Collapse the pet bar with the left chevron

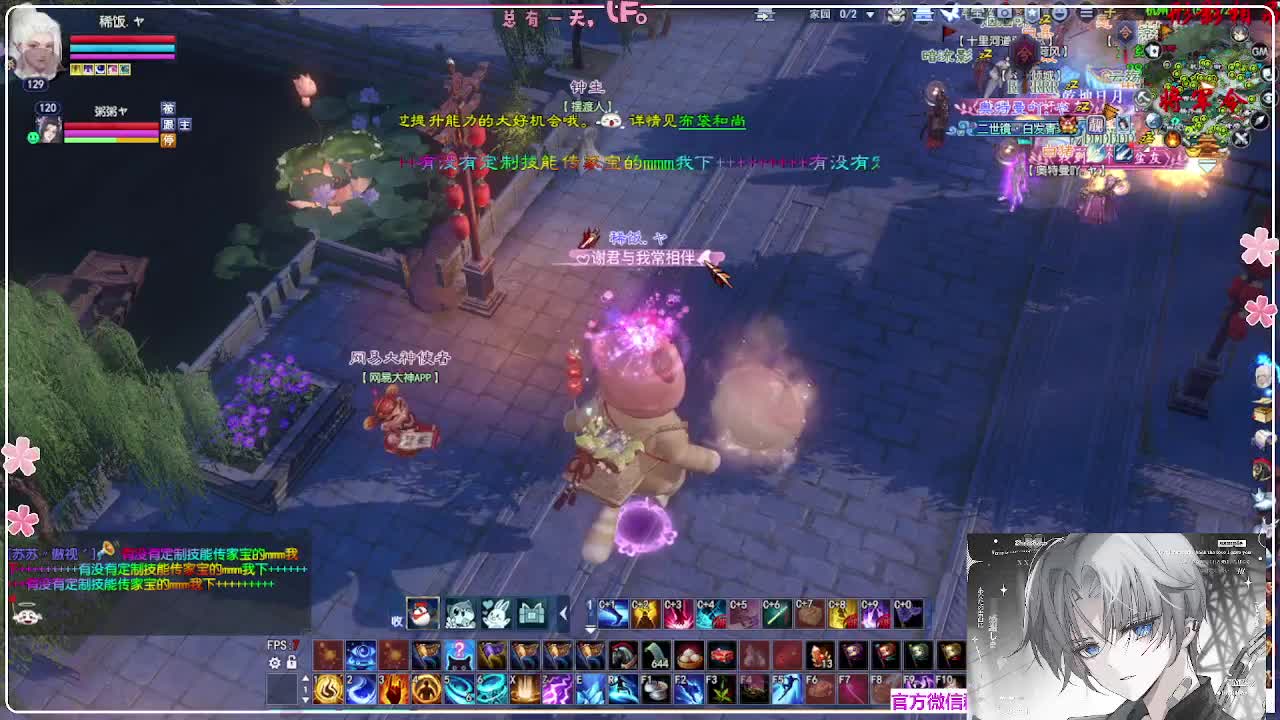(562, 613)
